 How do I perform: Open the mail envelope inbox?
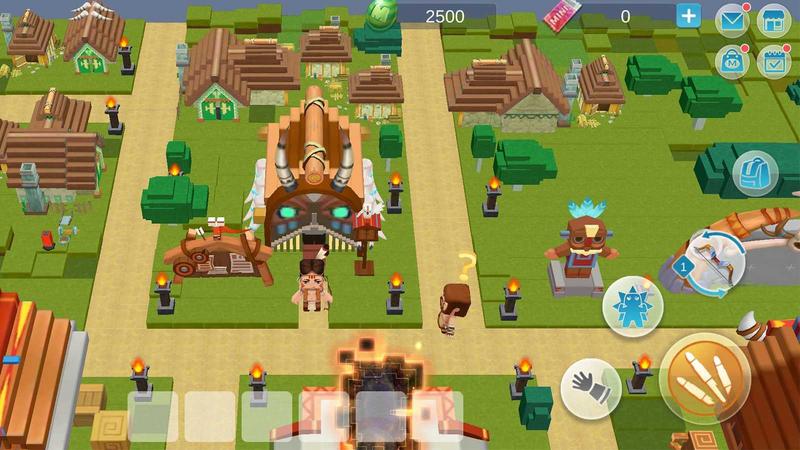pyautogui.click(x=733, y=19)
